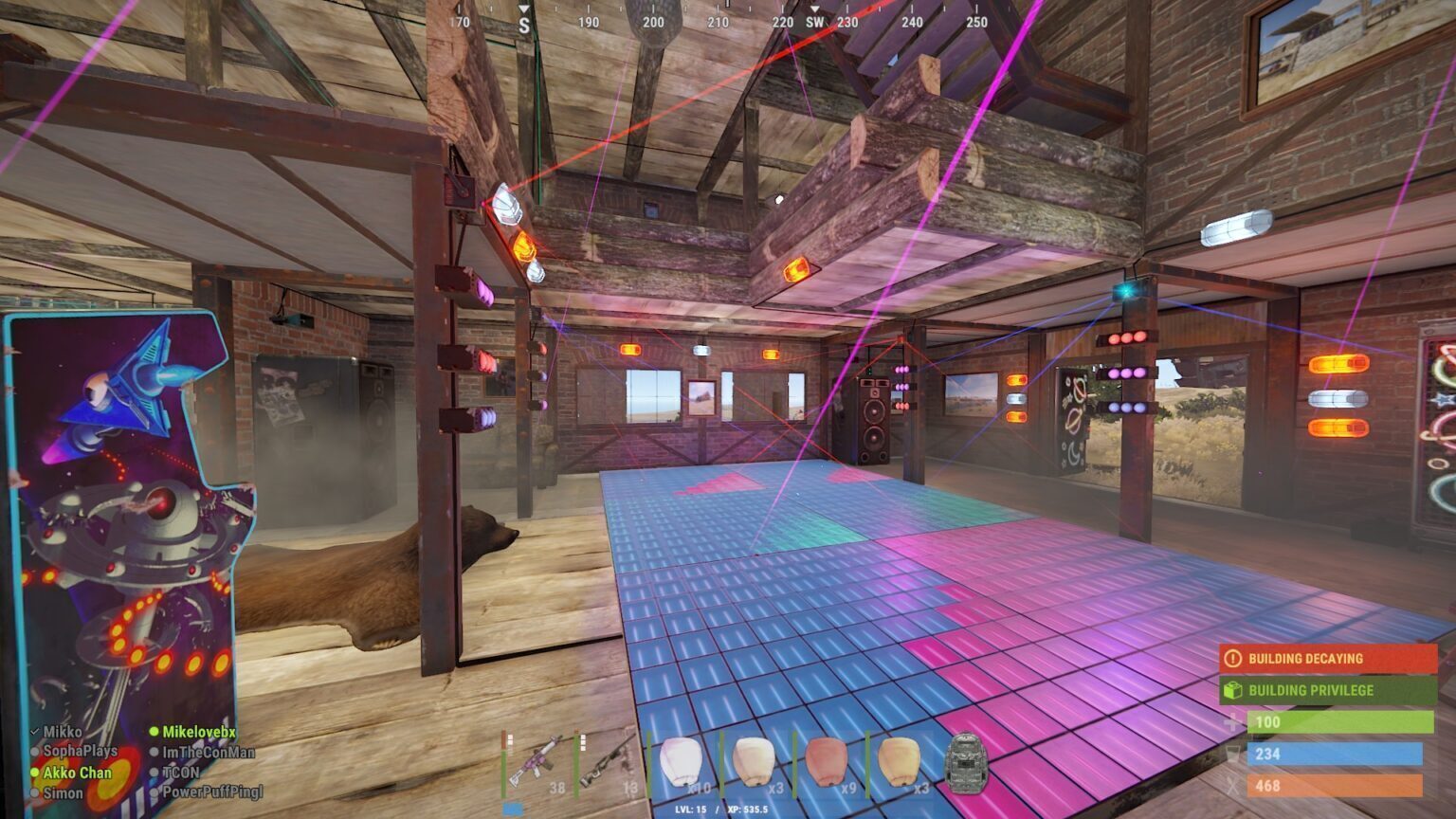The width and height of the screenshot is (1456, 819).
Task: Click Simon in the team list
Action: (x=63, y=792)
